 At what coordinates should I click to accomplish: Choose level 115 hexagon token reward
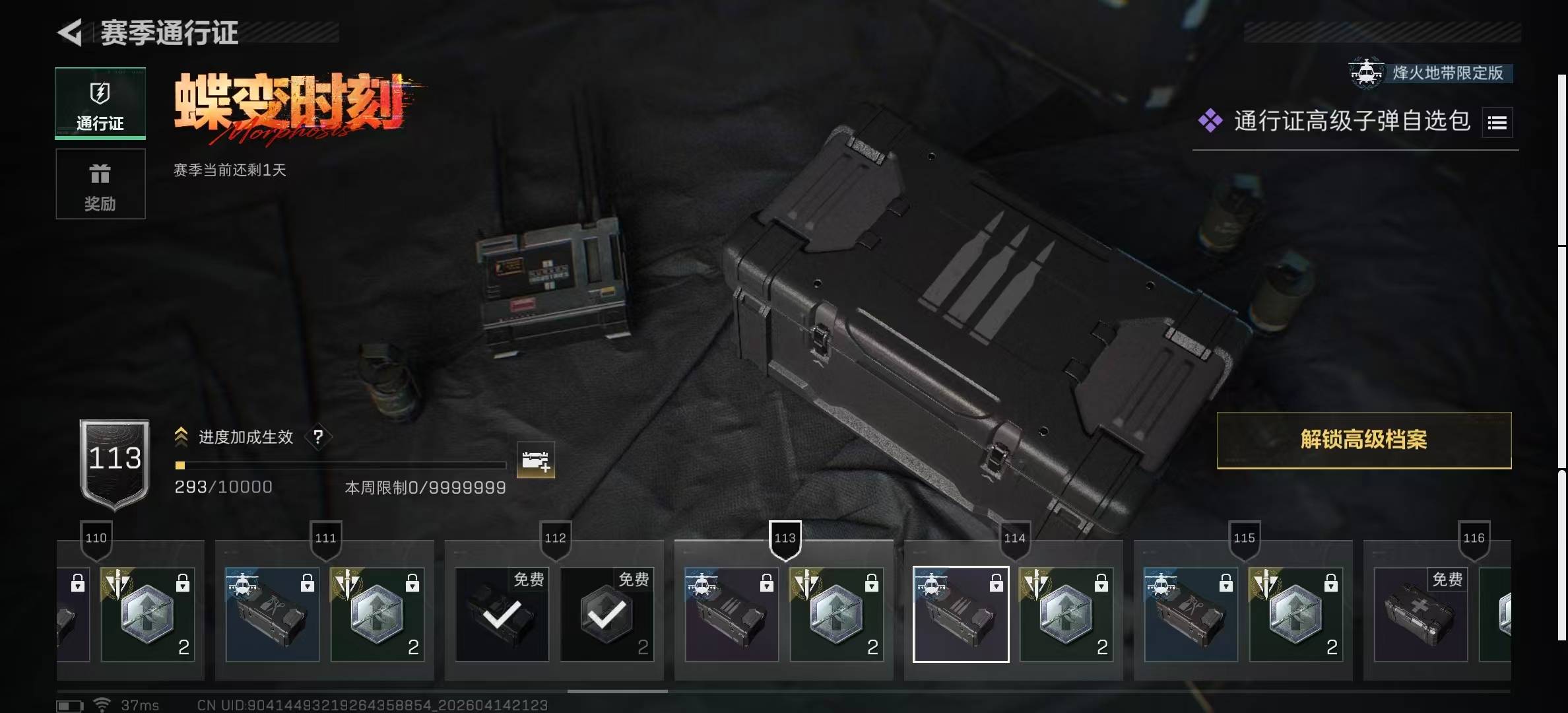tap(1295, 614)
